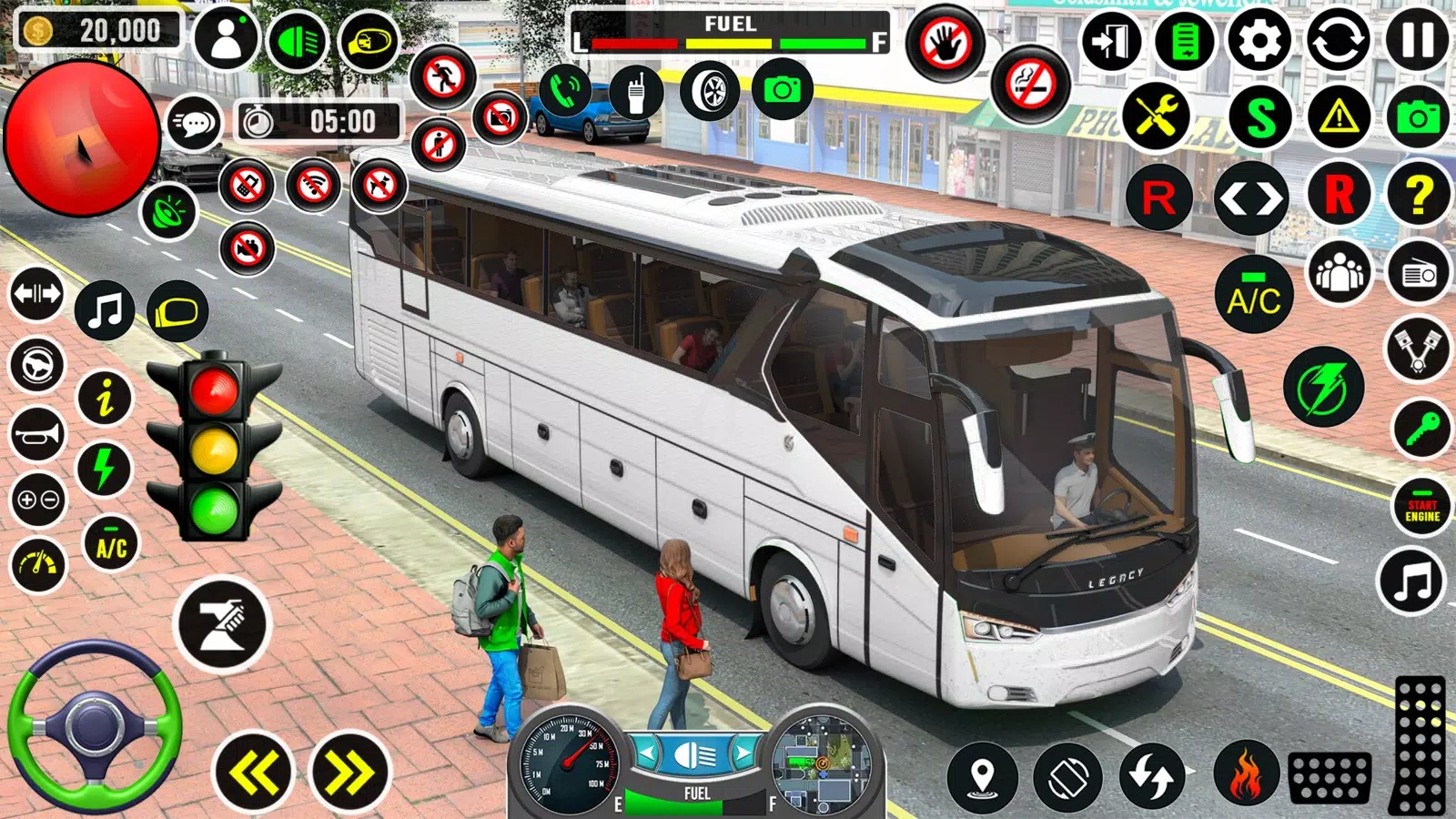Tap the yellow right double-arrow button
The image size is (1456, 819).
(x=349, y=773)
